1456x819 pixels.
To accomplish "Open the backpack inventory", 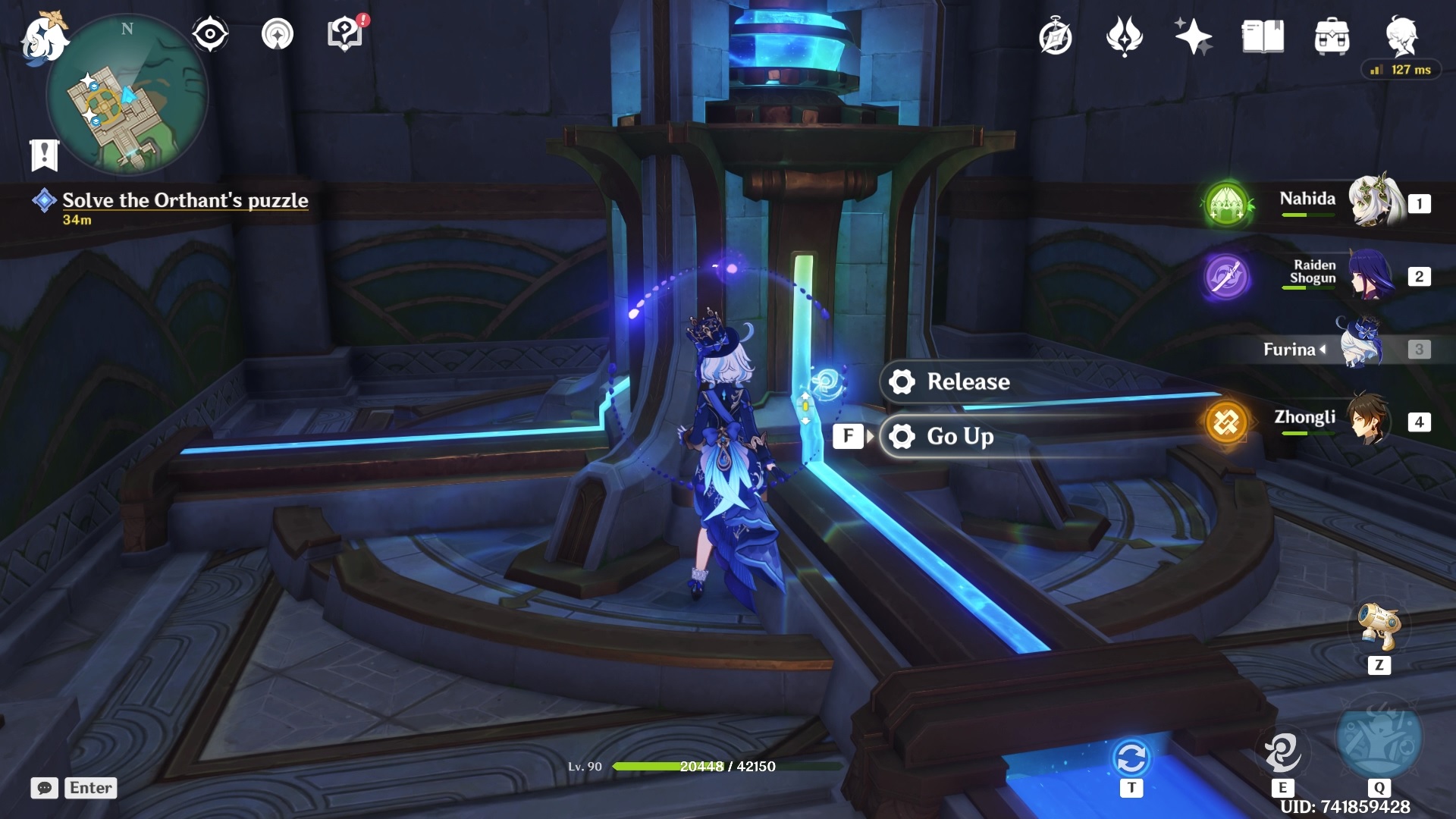I will tap(1332, 36).
